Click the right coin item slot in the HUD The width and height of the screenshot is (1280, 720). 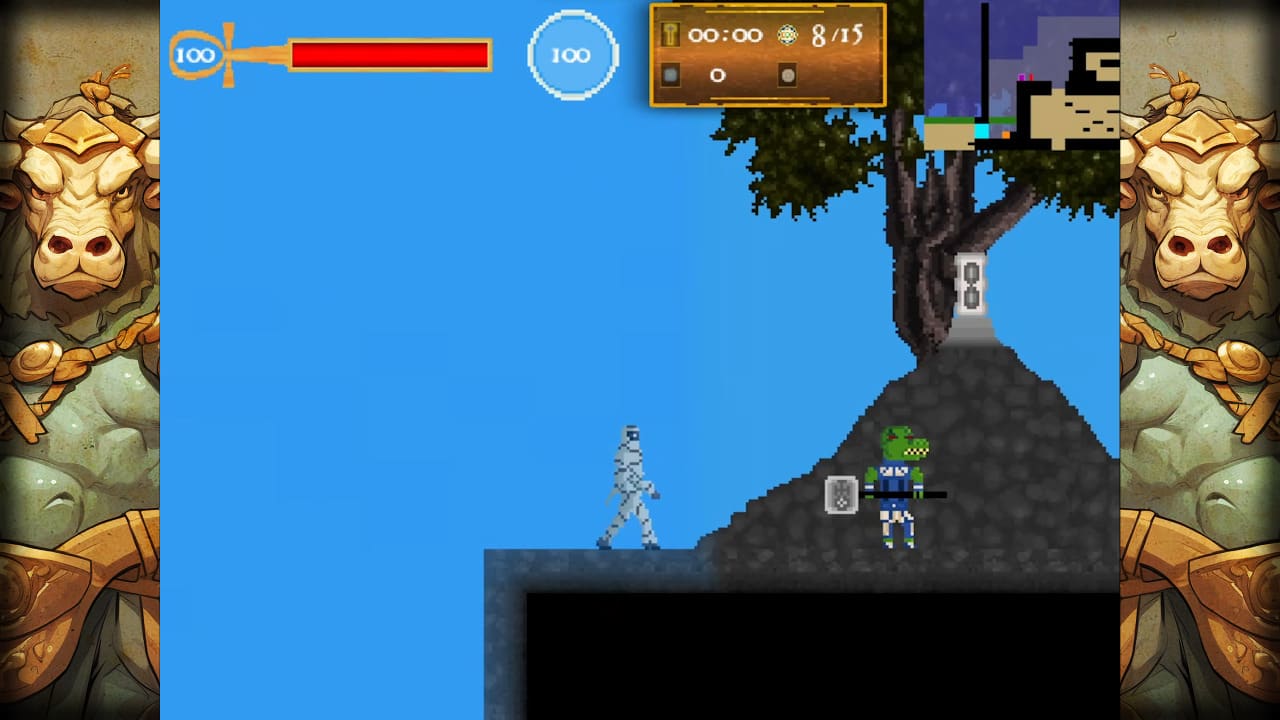tap(788, 74)
